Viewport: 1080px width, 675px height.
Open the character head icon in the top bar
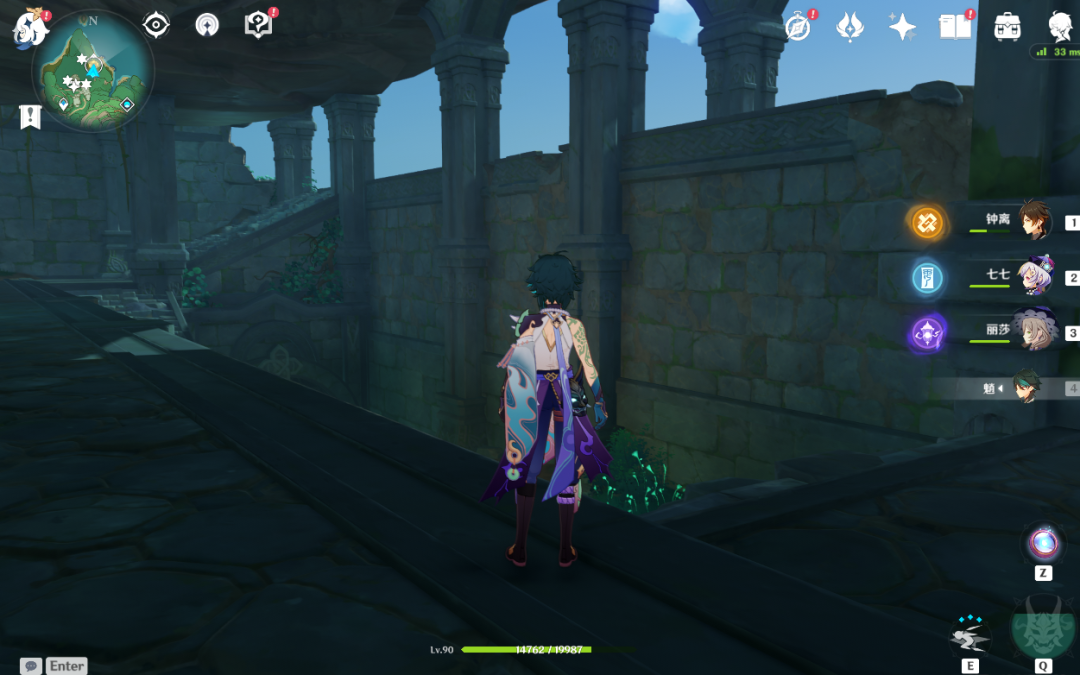coord(1060,27)
